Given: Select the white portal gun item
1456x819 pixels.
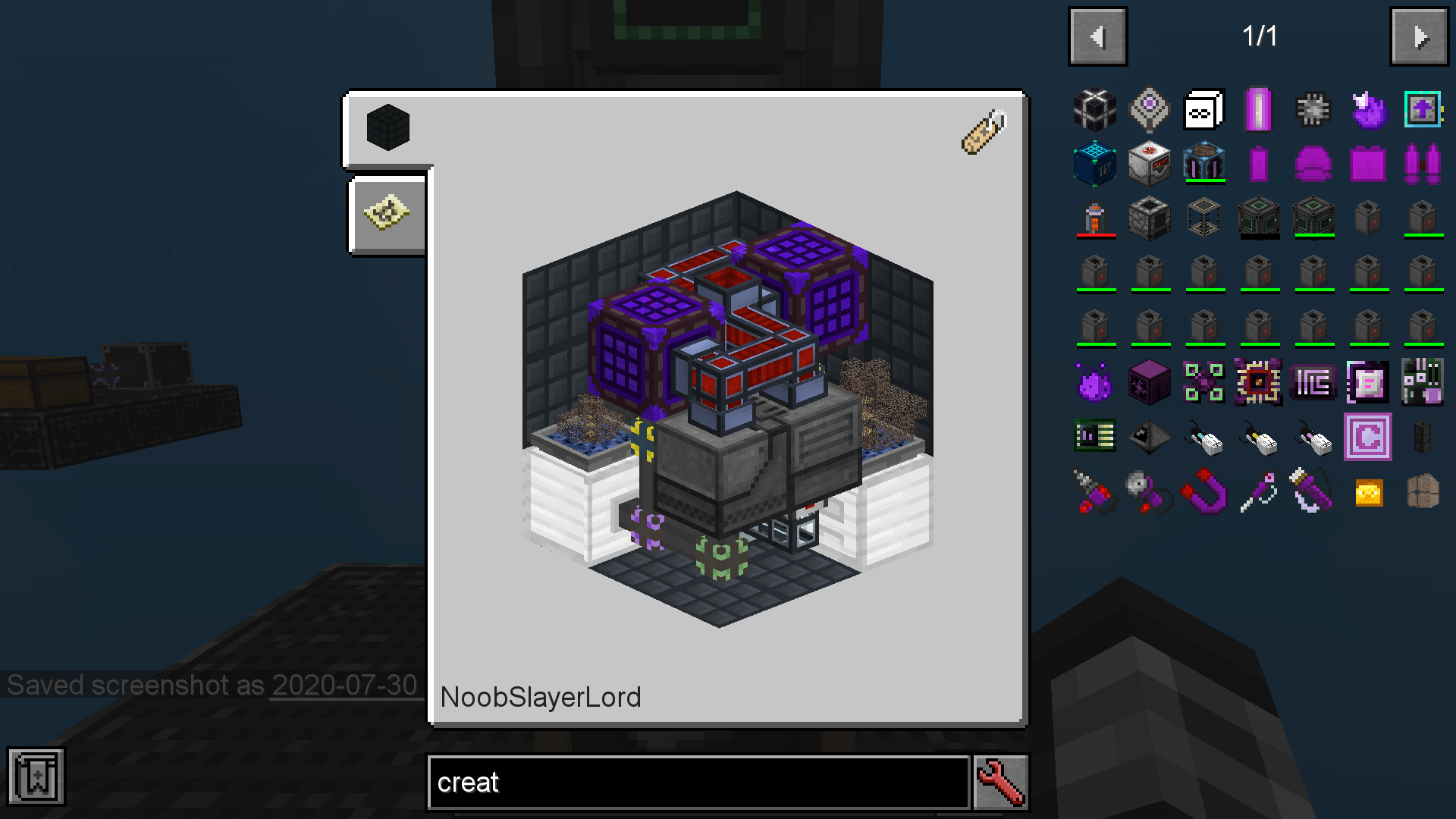Looking at the screenshot, I should pyautogui.click(x=1203, y=436).
